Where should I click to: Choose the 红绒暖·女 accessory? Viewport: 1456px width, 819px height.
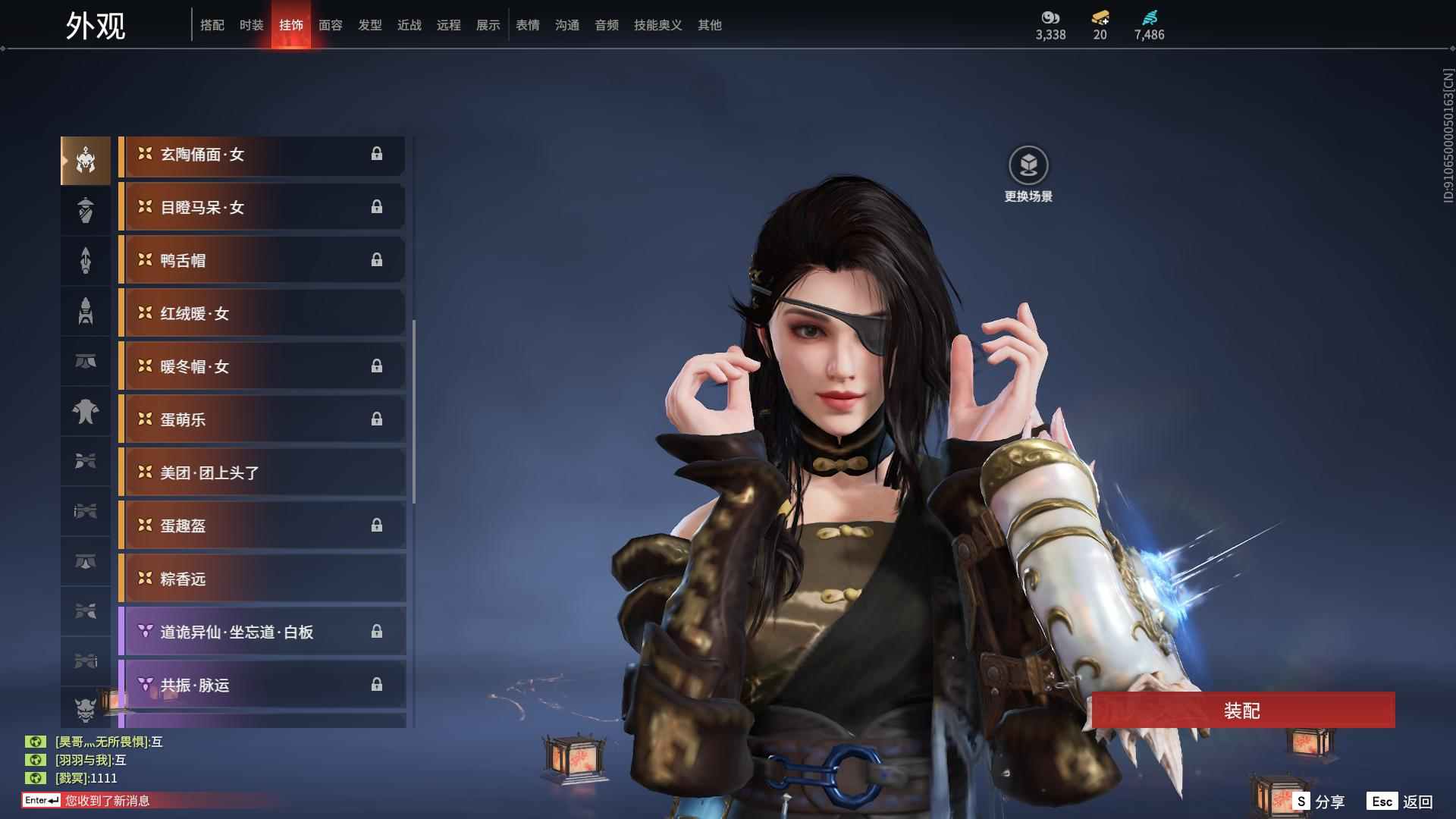pos(262,313)
